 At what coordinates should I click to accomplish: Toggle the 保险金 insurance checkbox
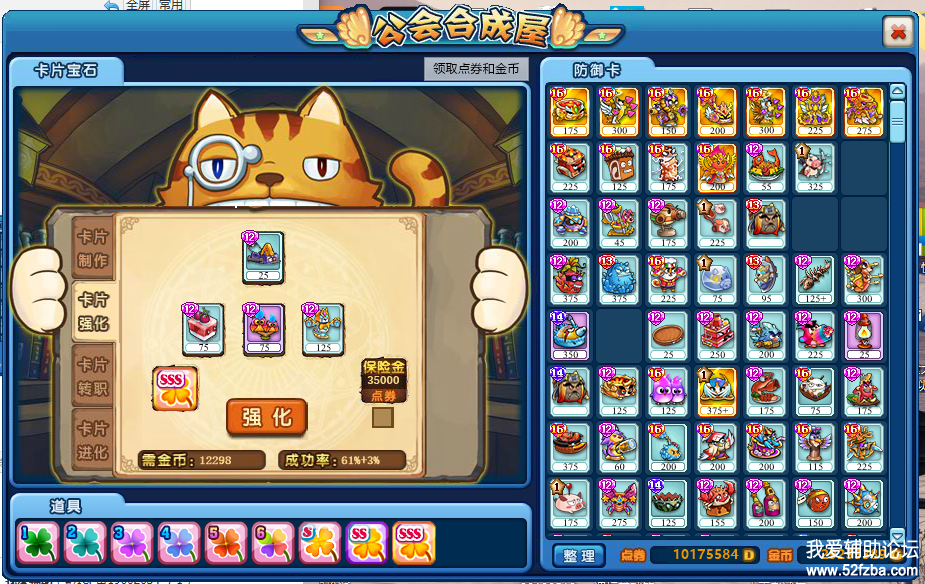[382, 417]
